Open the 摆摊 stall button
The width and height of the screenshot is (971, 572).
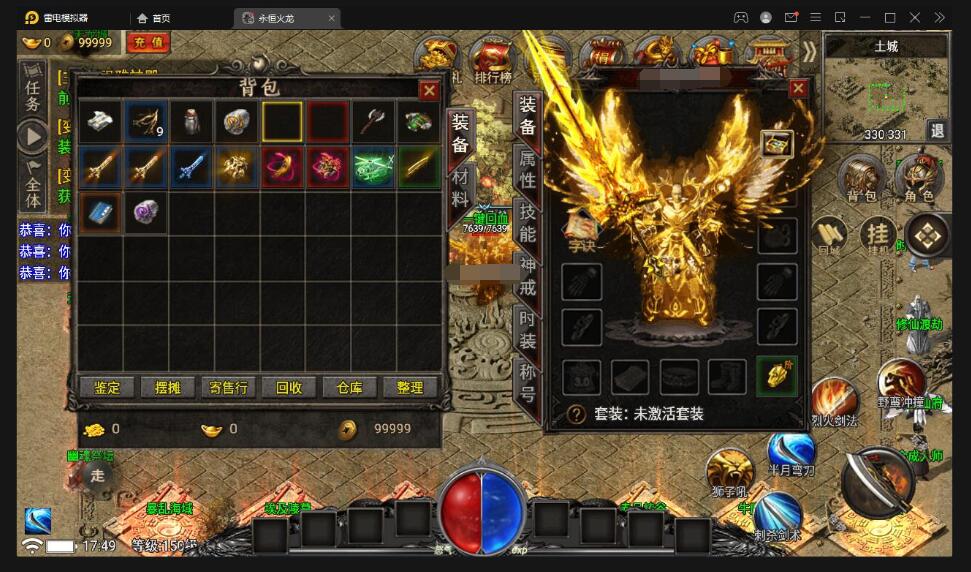coord(161,387)
